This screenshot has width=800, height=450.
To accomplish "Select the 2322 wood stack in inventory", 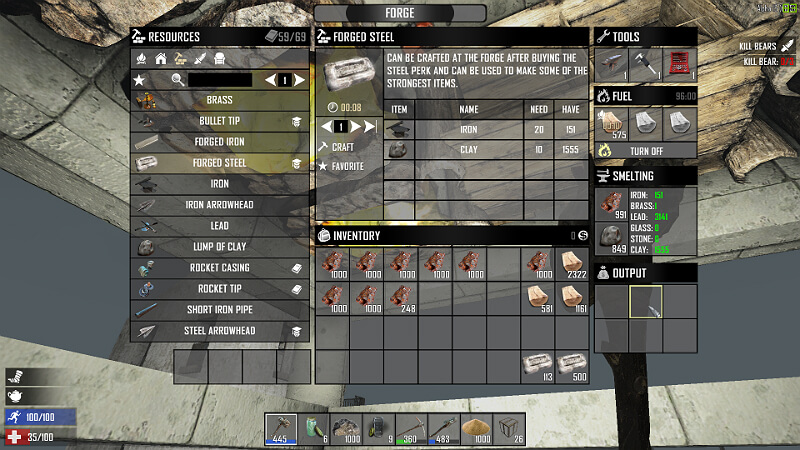I will (x=573, y=264).
